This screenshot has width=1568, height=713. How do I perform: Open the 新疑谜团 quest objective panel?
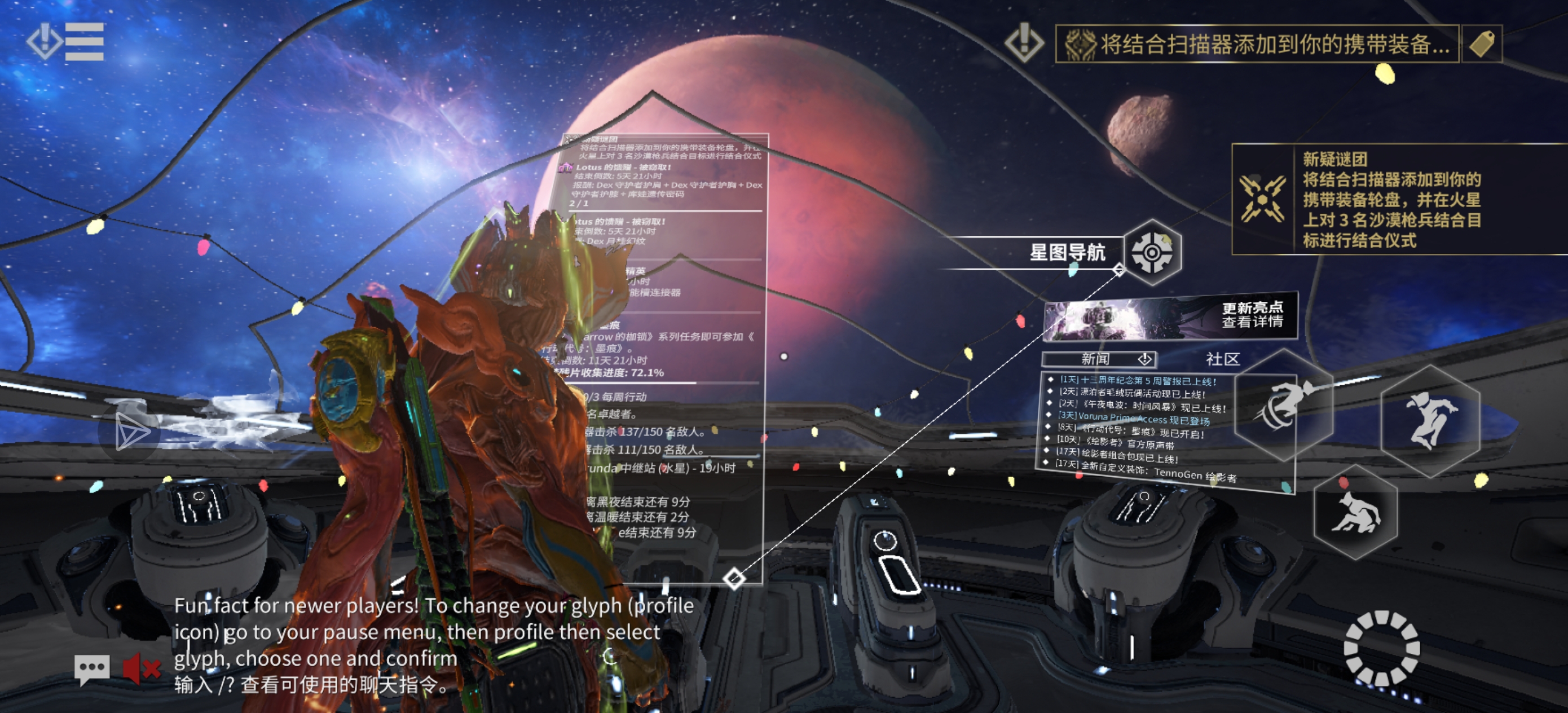tap(1394, 200)
